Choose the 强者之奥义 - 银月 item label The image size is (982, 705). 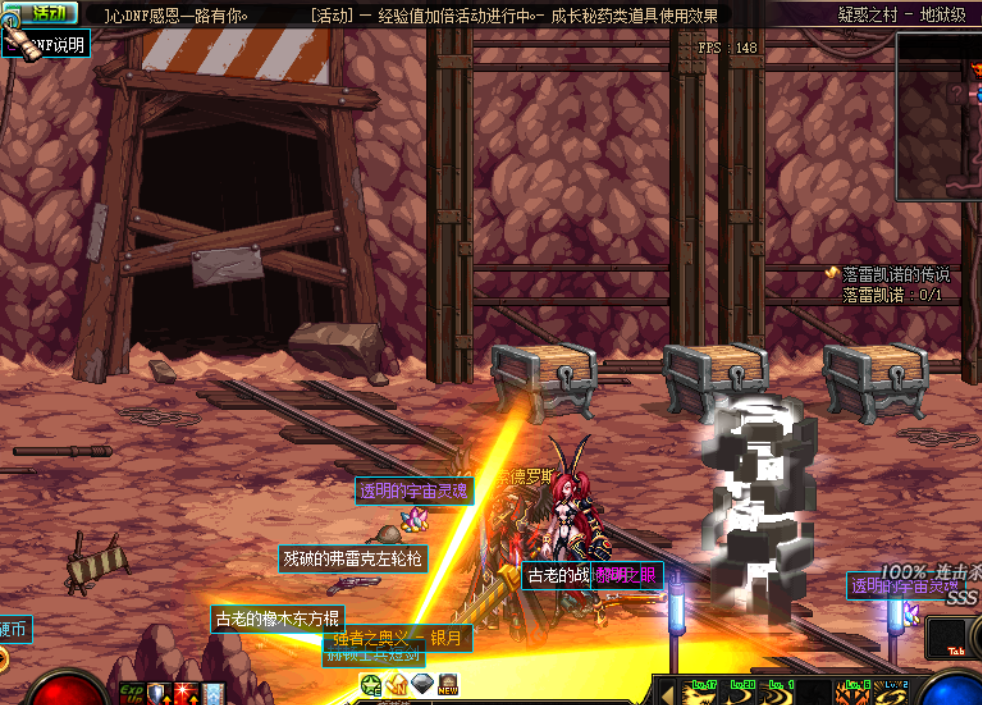point(397,638)
